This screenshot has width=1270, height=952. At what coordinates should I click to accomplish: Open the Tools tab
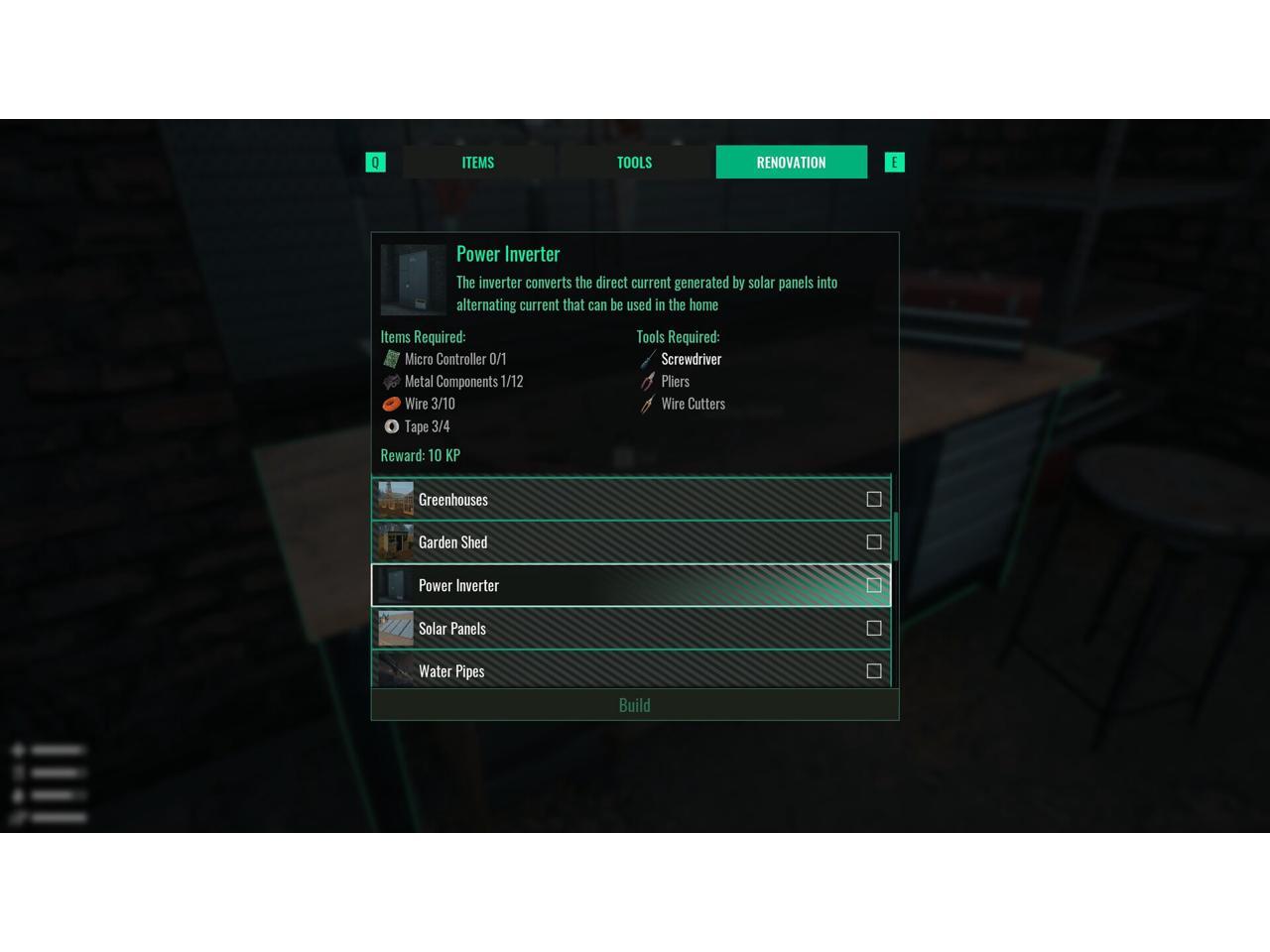pos(634,163)
